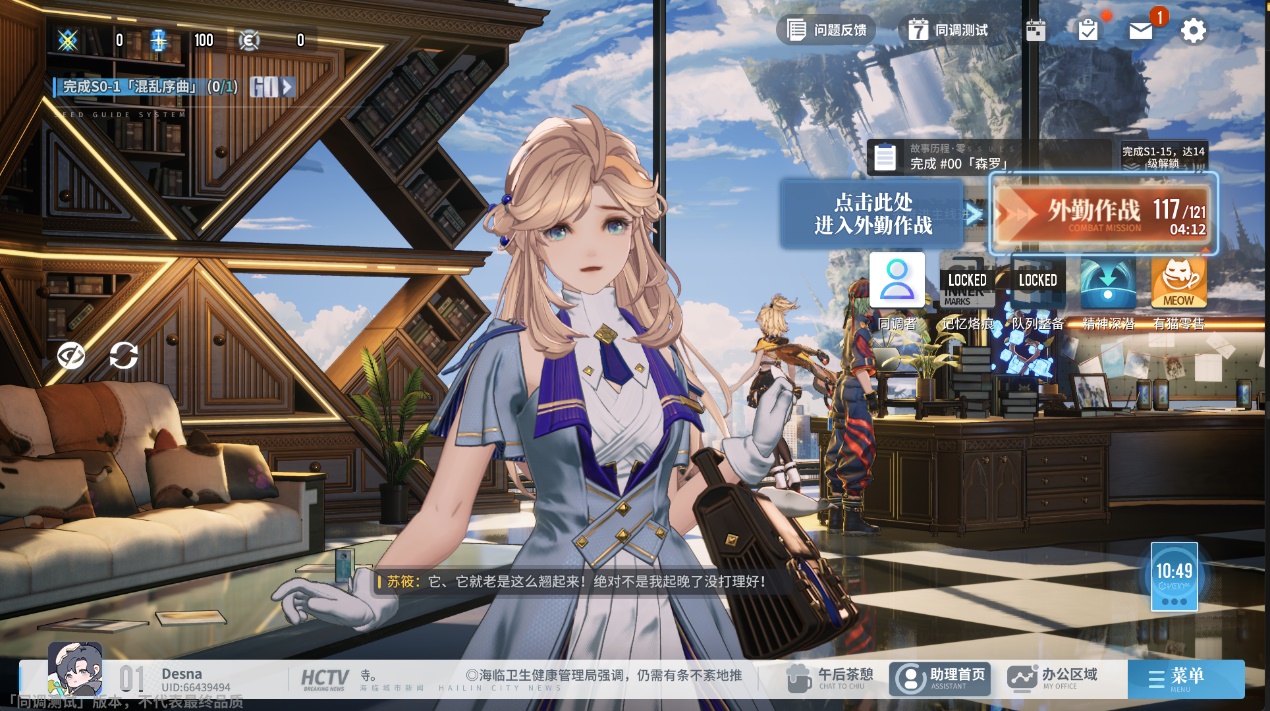The width and height of the screenshot is (1270, 711).
Task: Select the locked 记忆烙痕 icon
Action: 967,281
